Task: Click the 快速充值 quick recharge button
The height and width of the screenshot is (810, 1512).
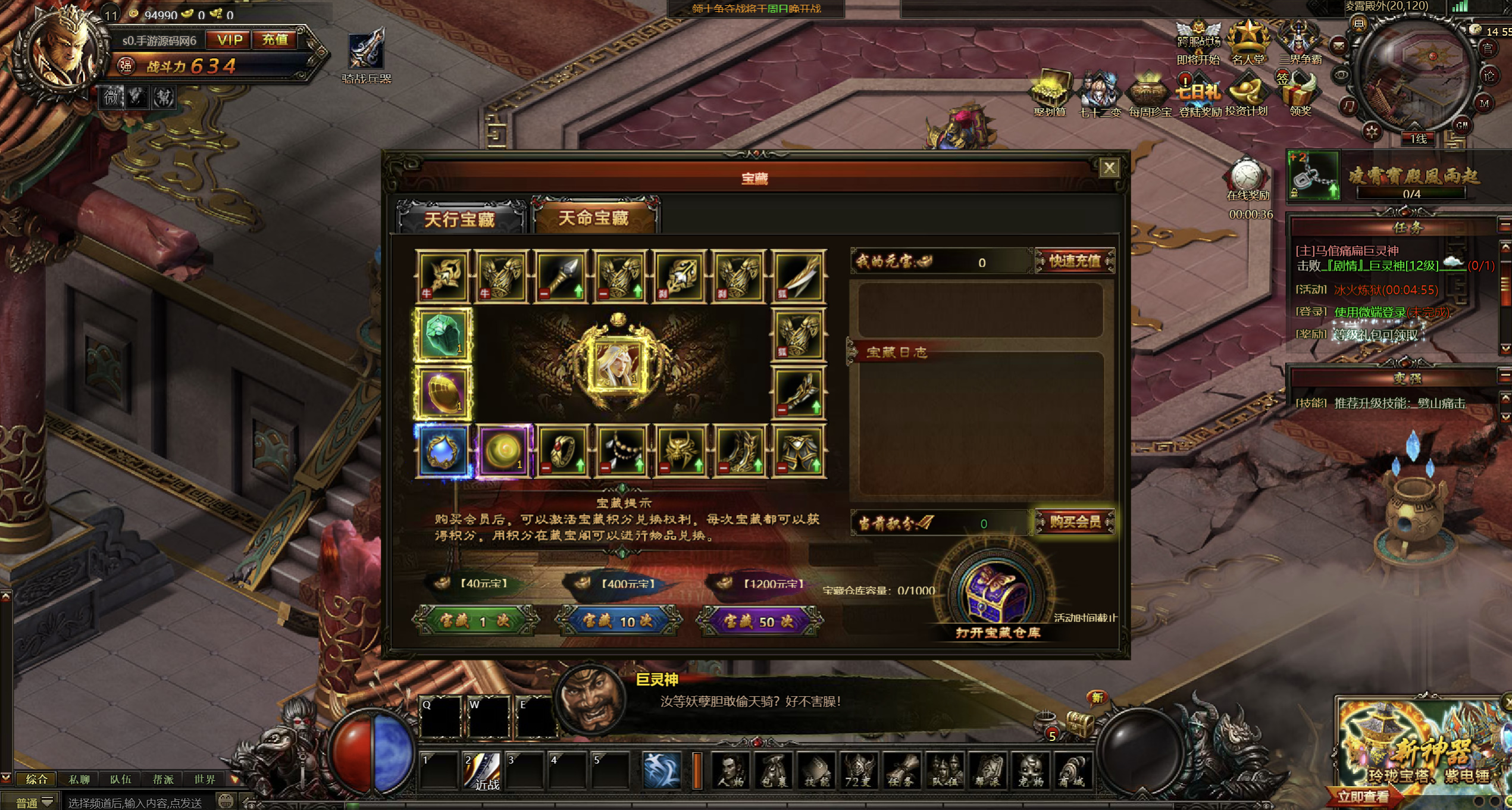Action: click(1075, 261)
